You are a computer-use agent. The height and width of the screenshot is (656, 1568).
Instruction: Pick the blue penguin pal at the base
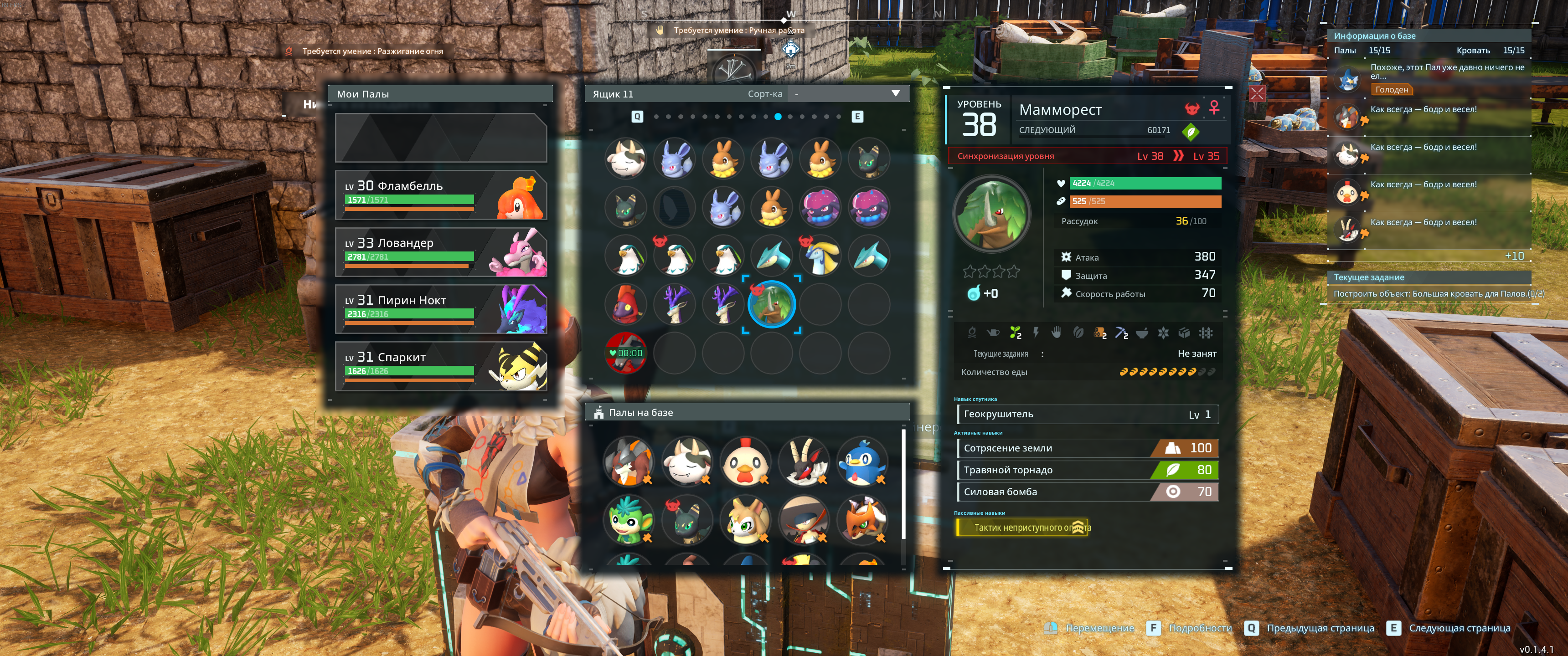(862, 462)
